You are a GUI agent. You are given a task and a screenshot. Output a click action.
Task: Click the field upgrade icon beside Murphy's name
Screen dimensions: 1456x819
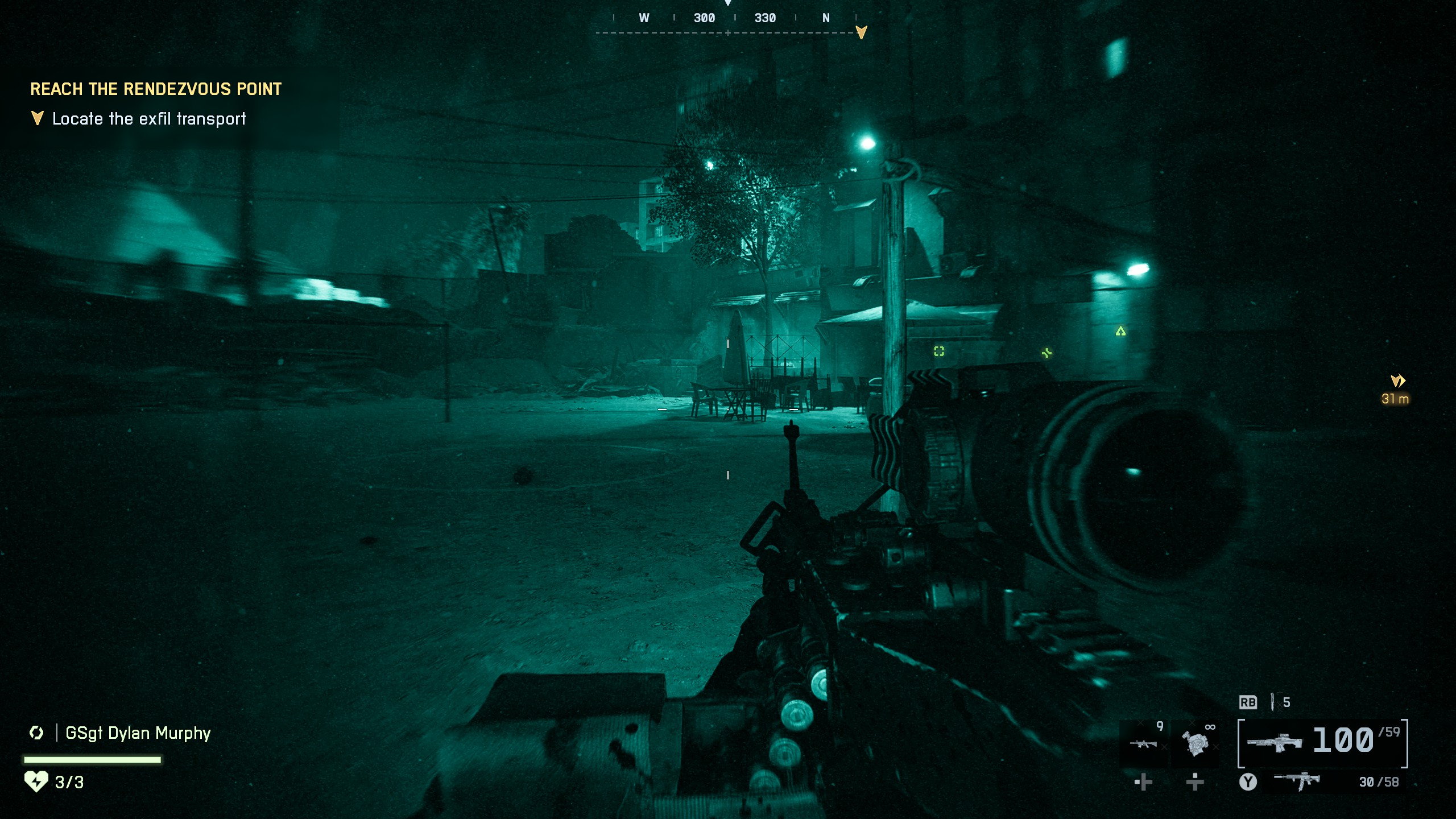point(36,733)
